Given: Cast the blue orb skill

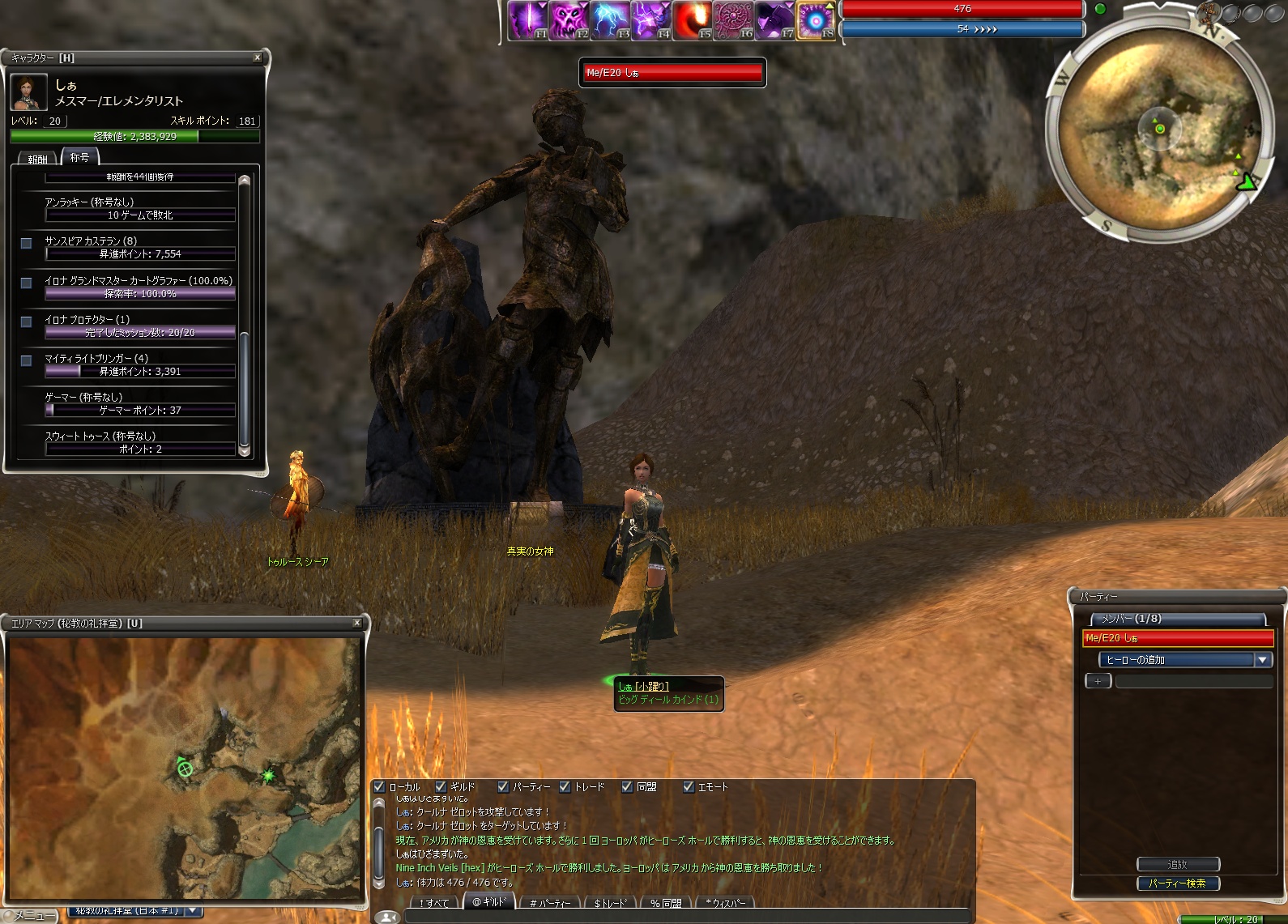Looking at the screenshot, I should 816,20.
